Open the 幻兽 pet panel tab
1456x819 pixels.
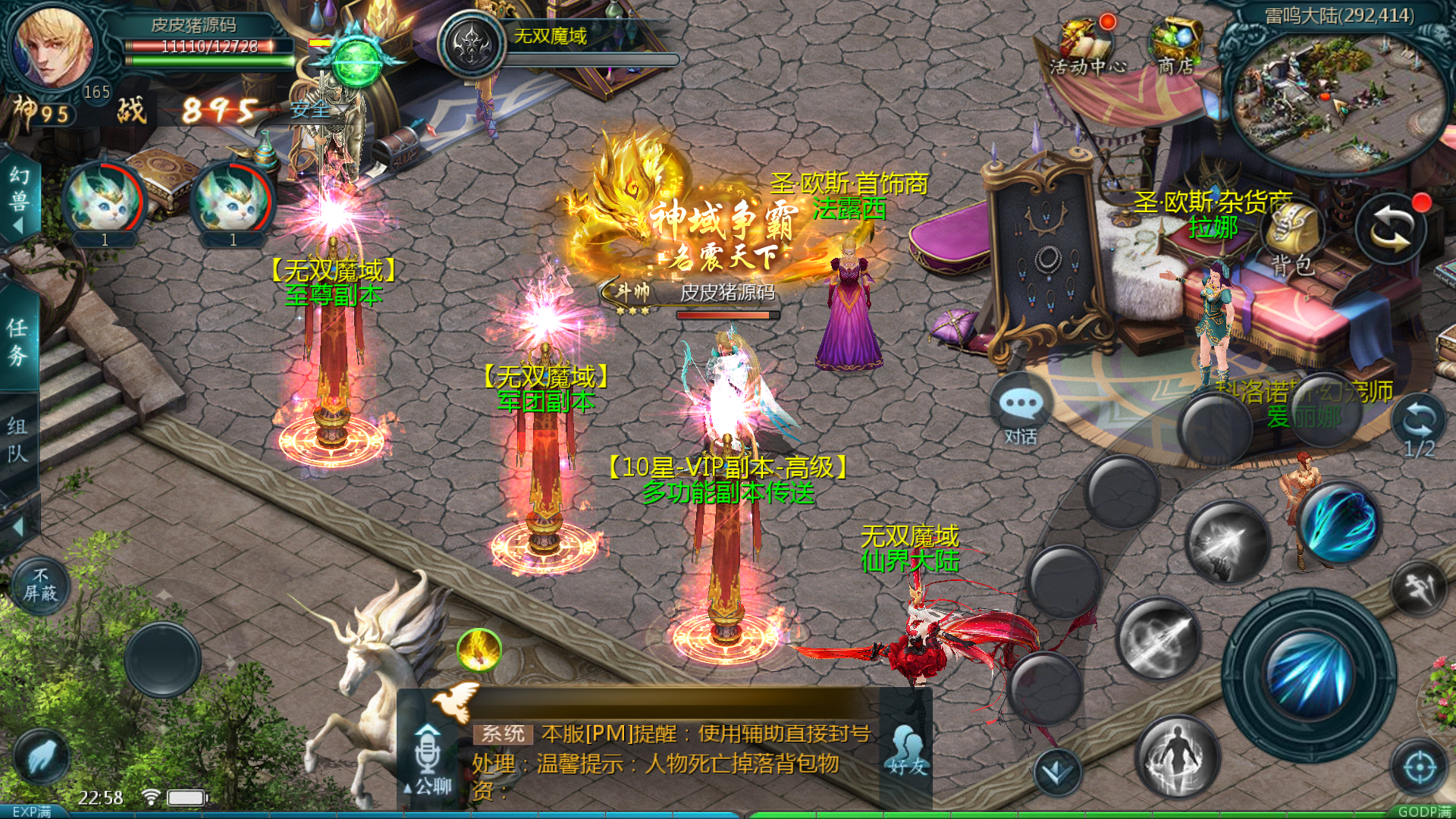coord(18,199)
